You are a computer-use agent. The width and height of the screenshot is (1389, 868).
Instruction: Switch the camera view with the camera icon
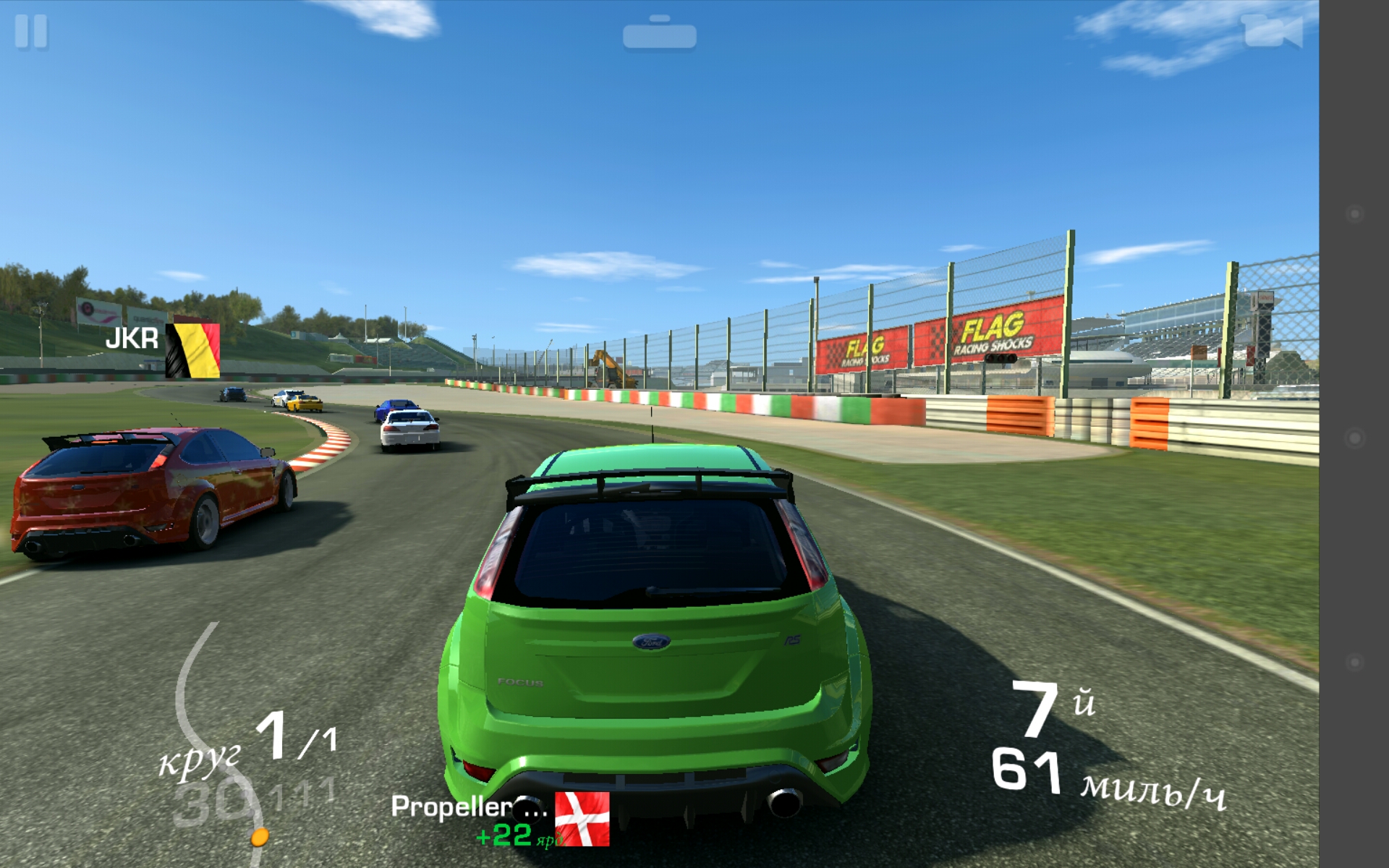[x=1272, y=31]
